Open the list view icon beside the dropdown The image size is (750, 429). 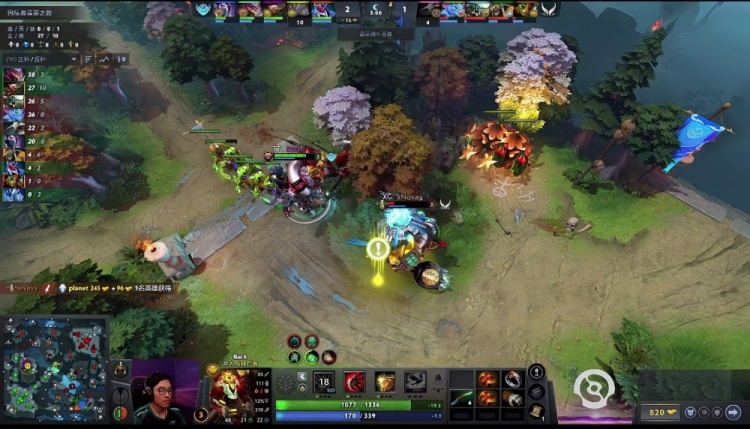[x=86, y=58]
